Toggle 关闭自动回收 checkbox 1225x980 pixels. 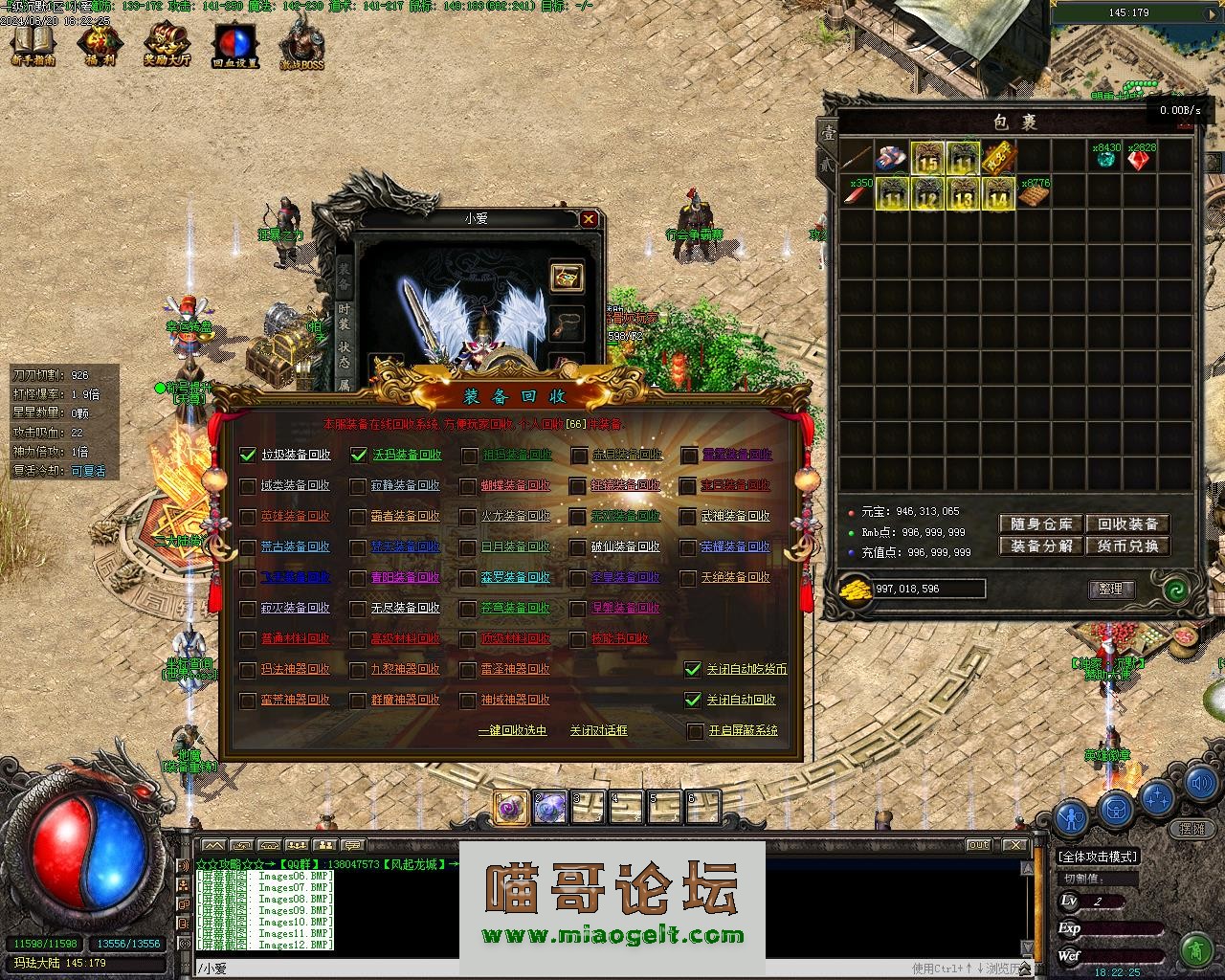click(x=693, y=700)
